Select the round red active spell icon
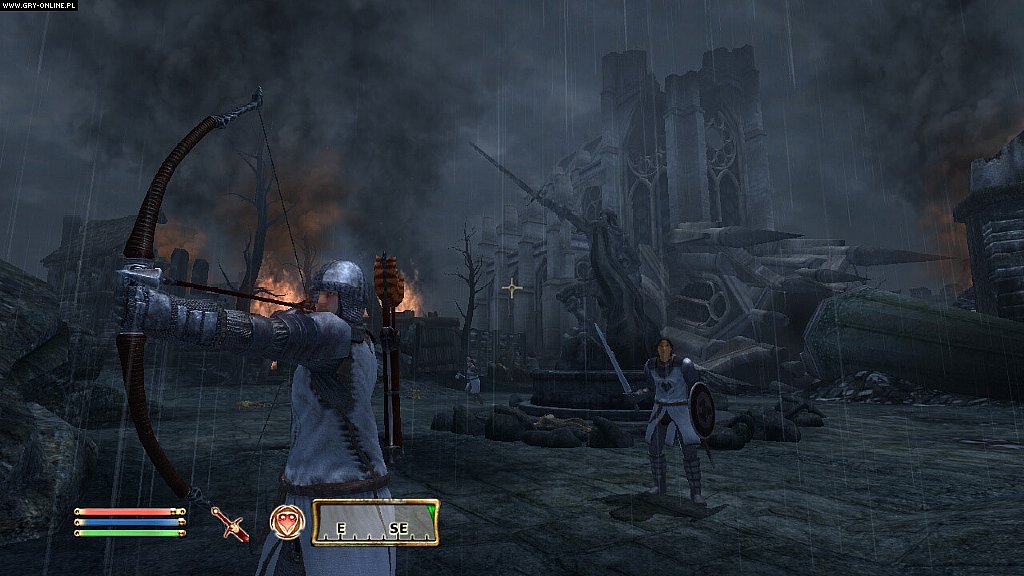1024x576 pixels. [286, 522]
